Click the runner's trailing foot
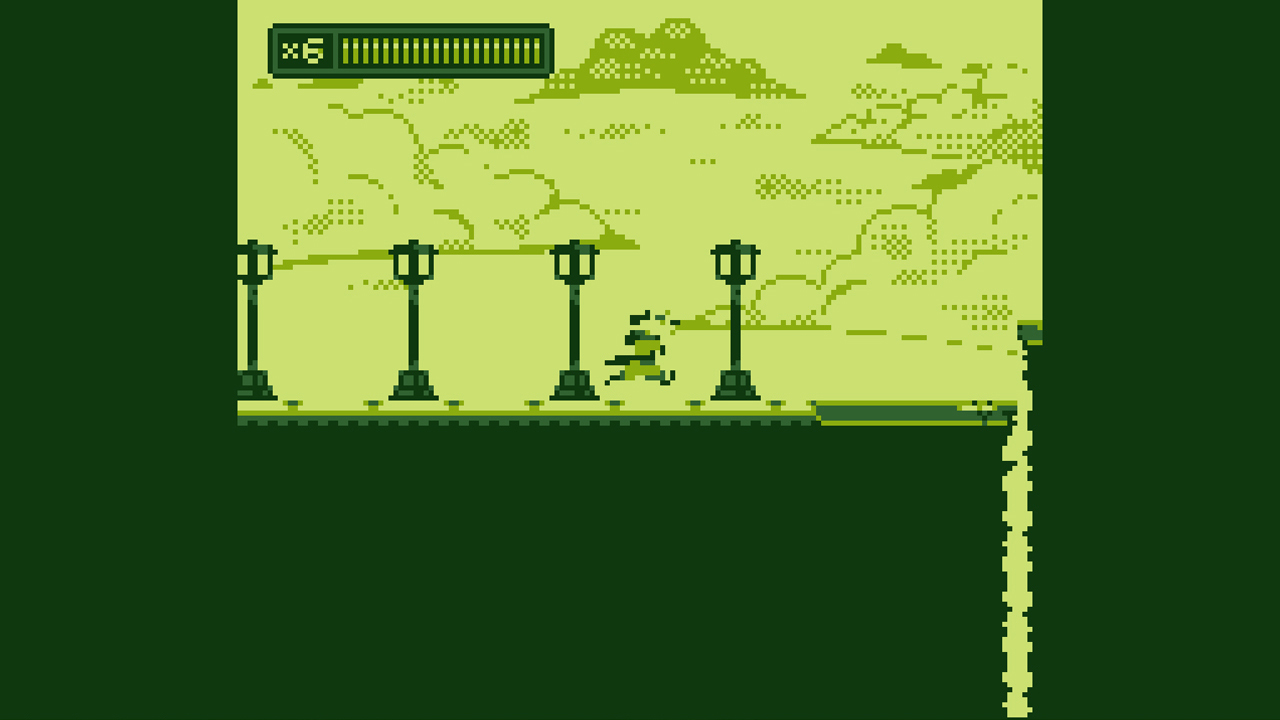The height and width of the screenshot is (720, 1280). pos(616,378)
